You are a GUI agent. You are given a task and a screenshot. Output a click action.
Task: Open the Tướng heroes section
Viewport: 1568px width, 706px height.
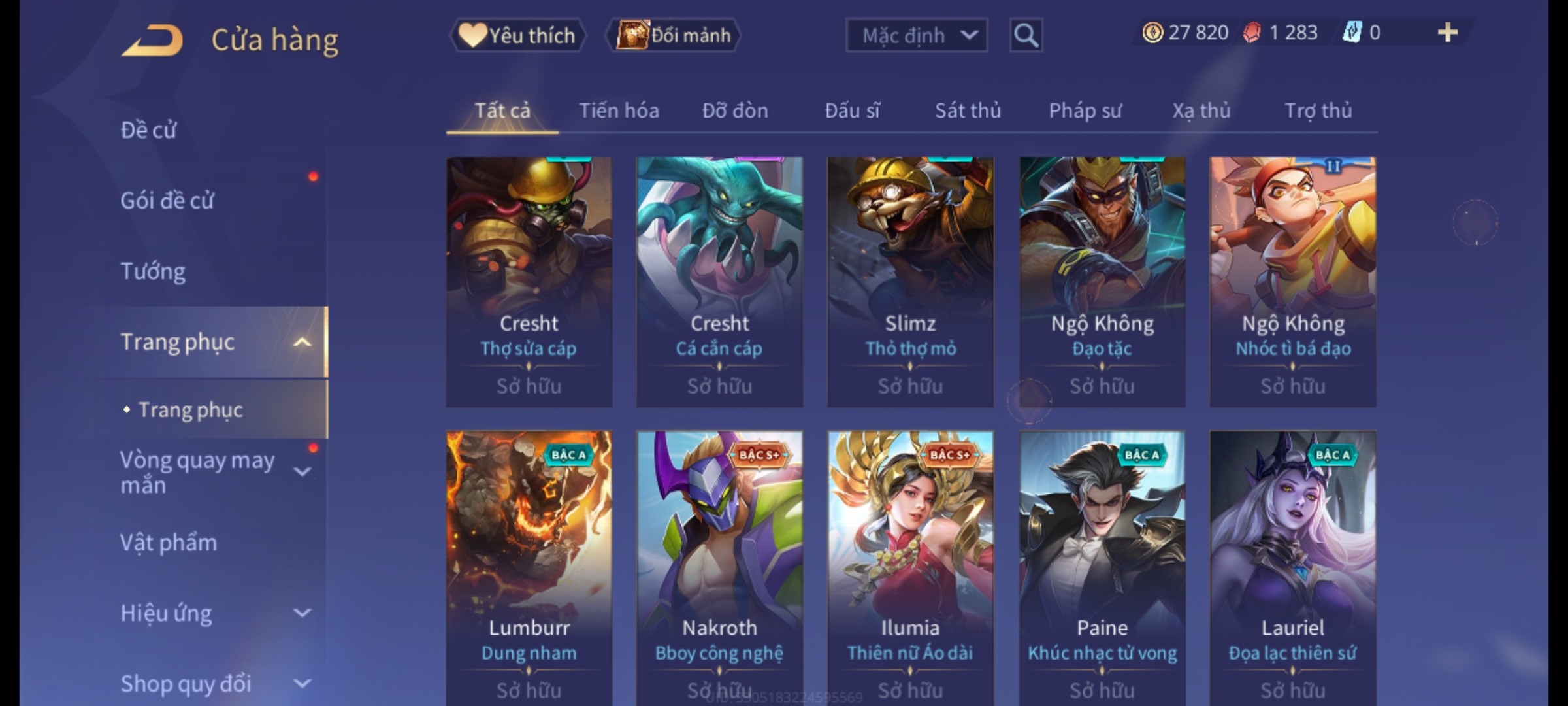click(x=153, y=271)
